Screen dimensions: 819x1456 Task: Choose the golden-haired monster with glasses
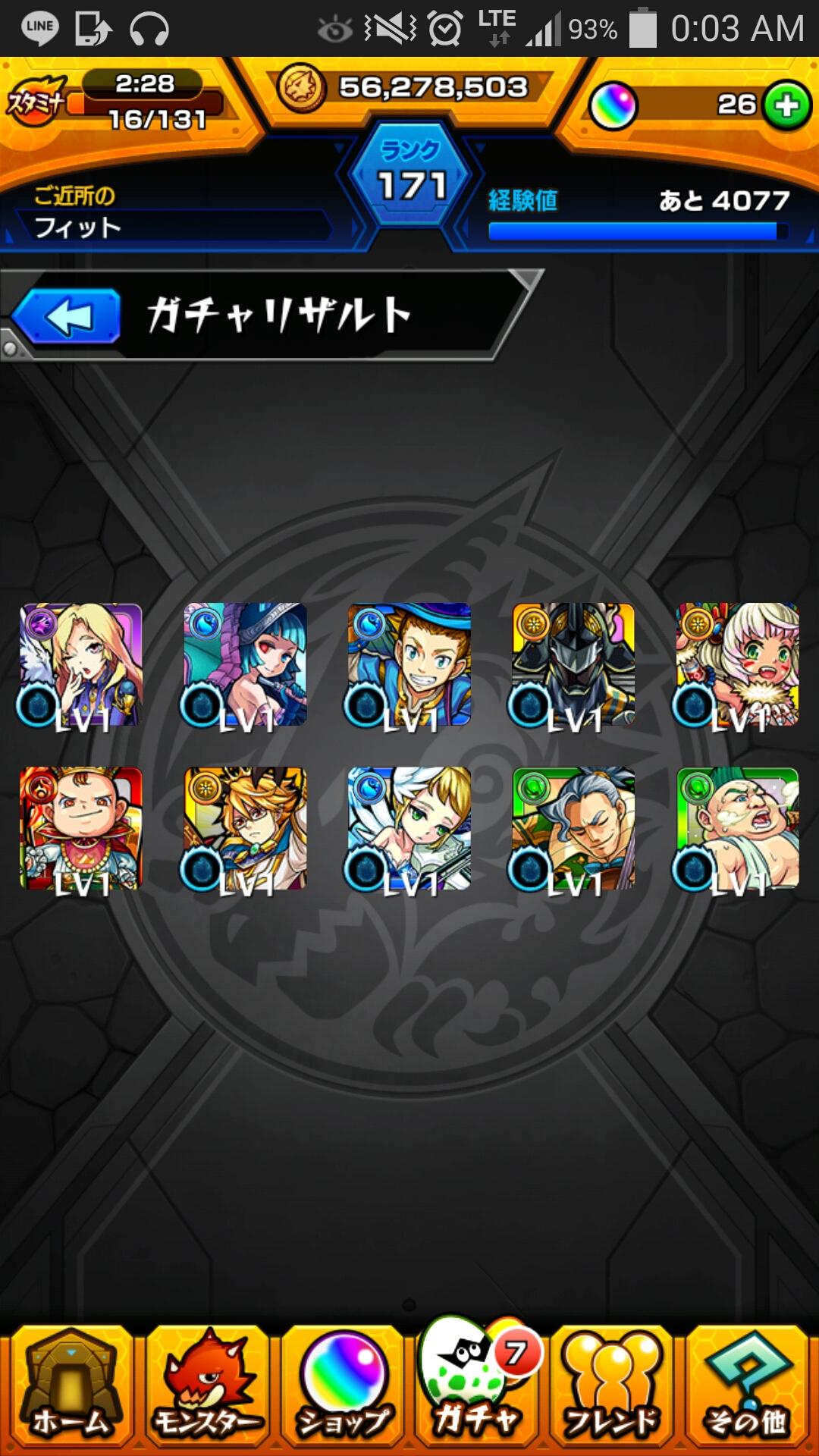tap(245, 828)
